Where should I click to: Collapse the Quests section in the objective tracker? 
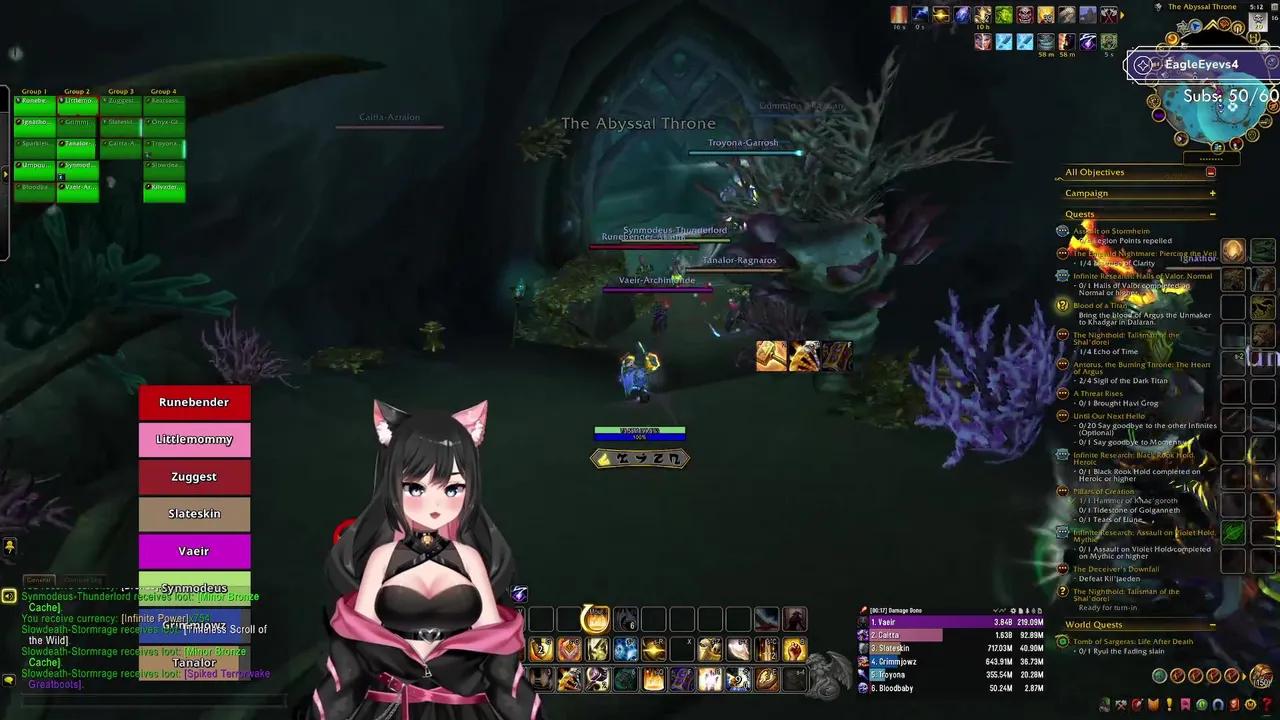click(x=1212, y=214)
